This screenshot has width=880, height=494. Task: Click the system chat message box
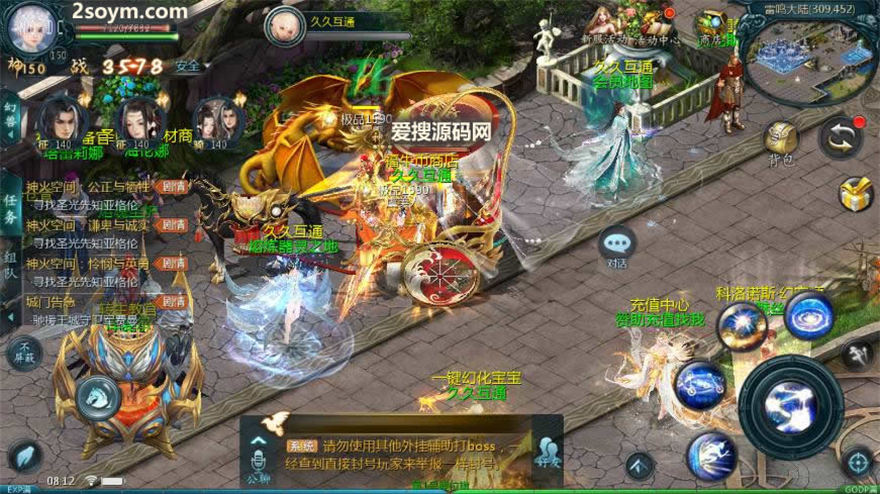coord(400,452)
